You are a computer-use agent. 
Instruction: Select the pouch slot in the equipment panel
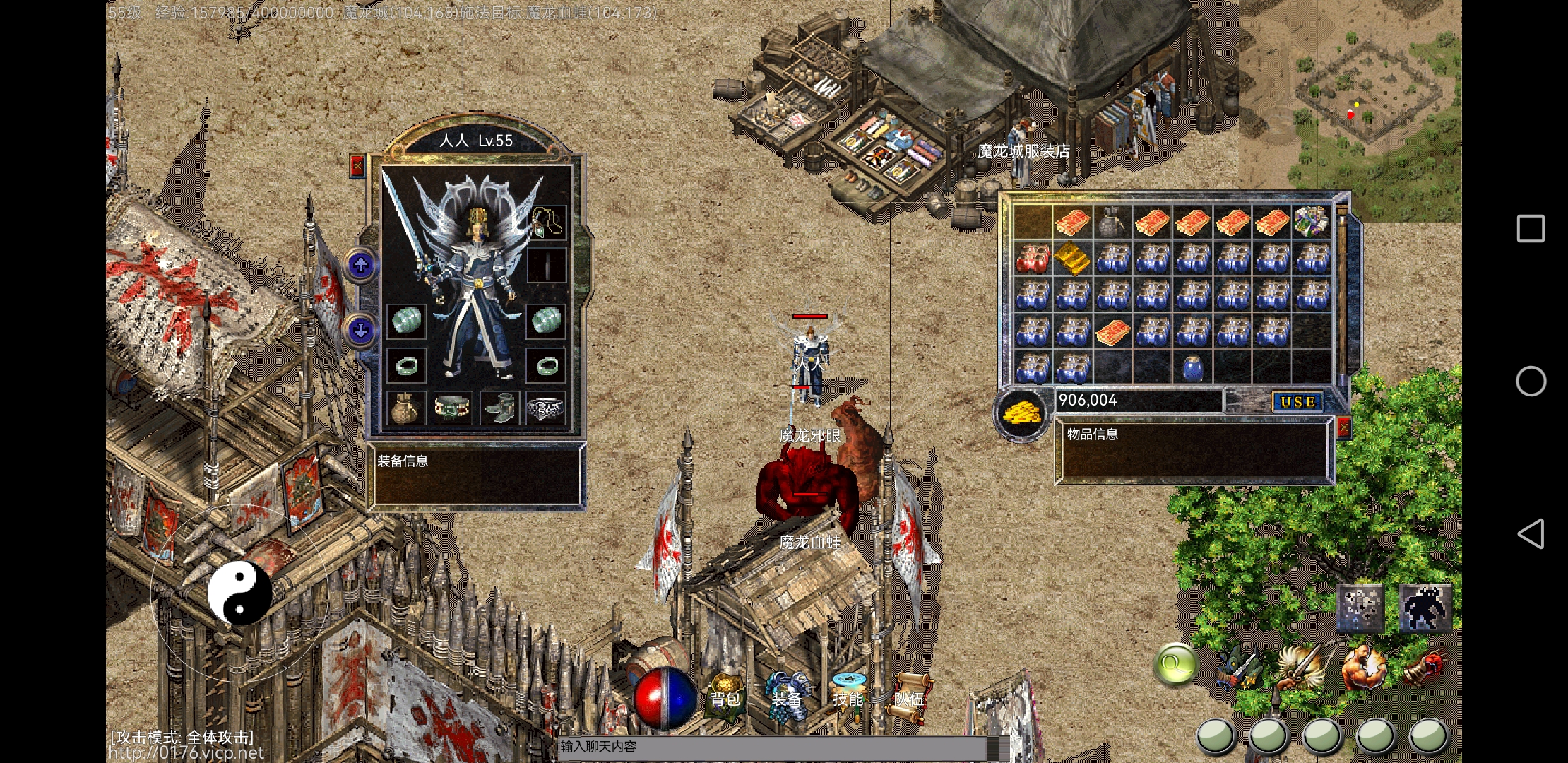[405, 409]
